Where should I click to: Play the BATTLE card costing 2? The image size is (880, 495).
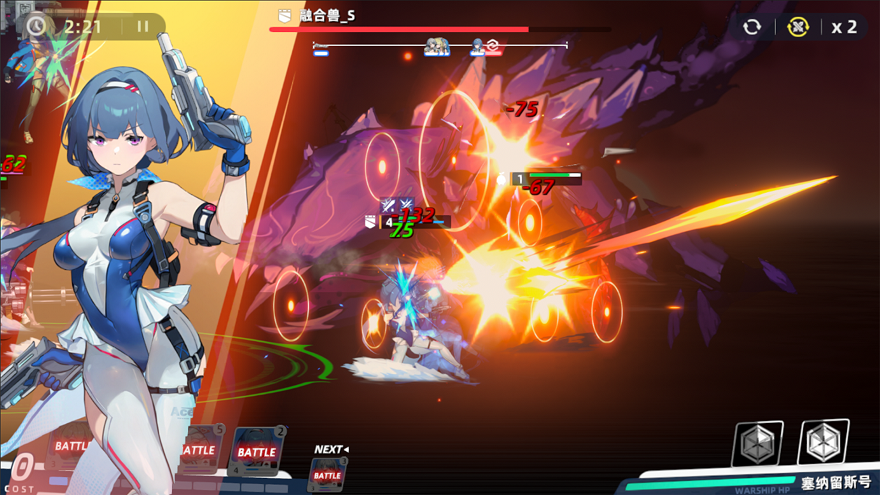[257, 450]
